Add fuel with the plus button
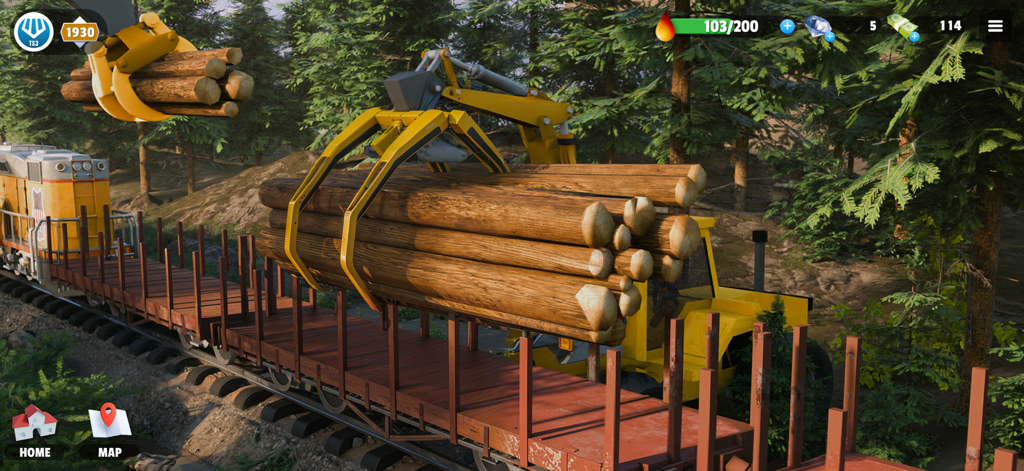The image size is (1024, 471). pos(787,26)
